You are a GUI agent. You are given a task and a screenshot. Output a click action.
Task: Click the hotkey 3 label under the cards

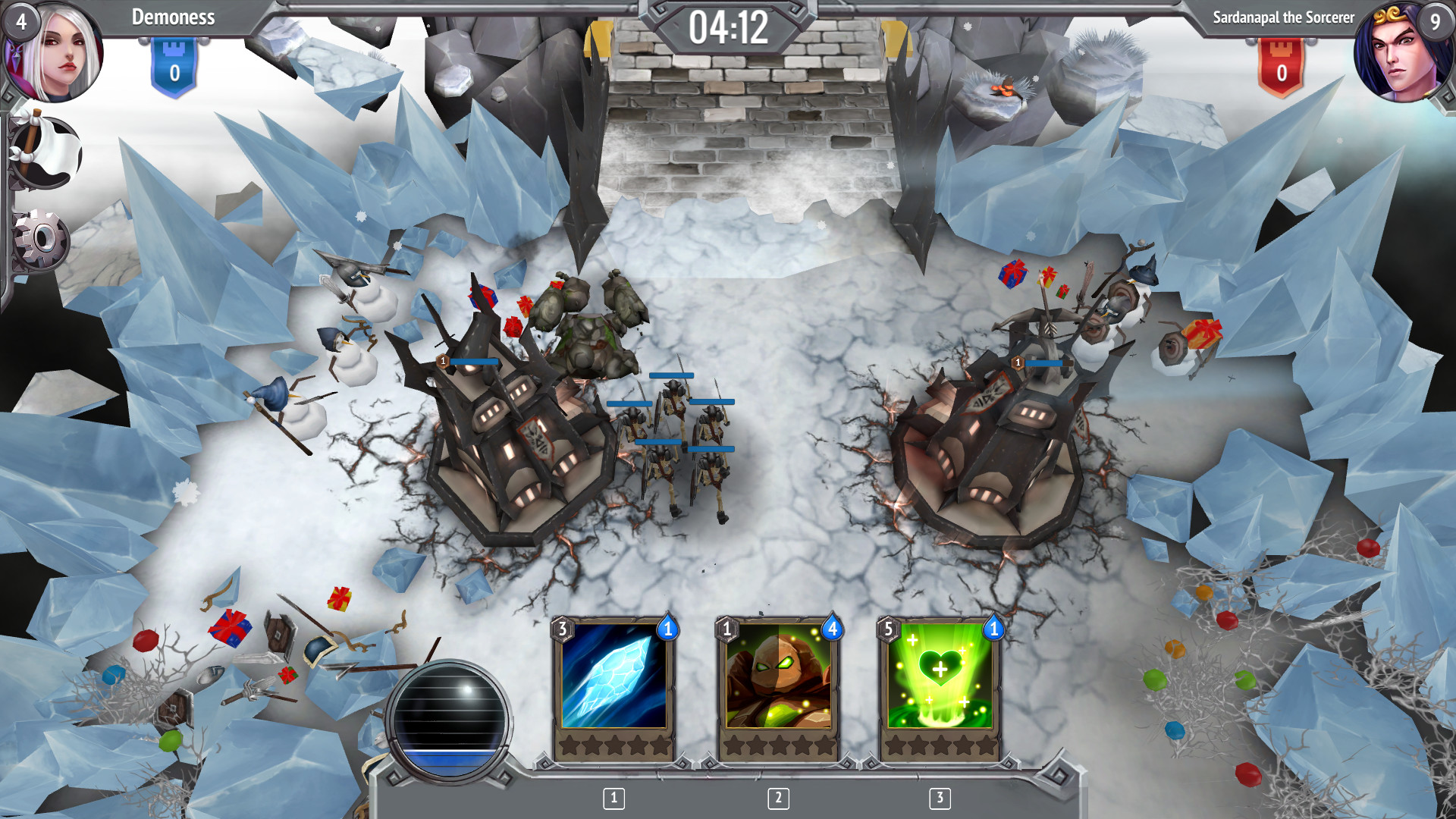(x=940, y=798)
